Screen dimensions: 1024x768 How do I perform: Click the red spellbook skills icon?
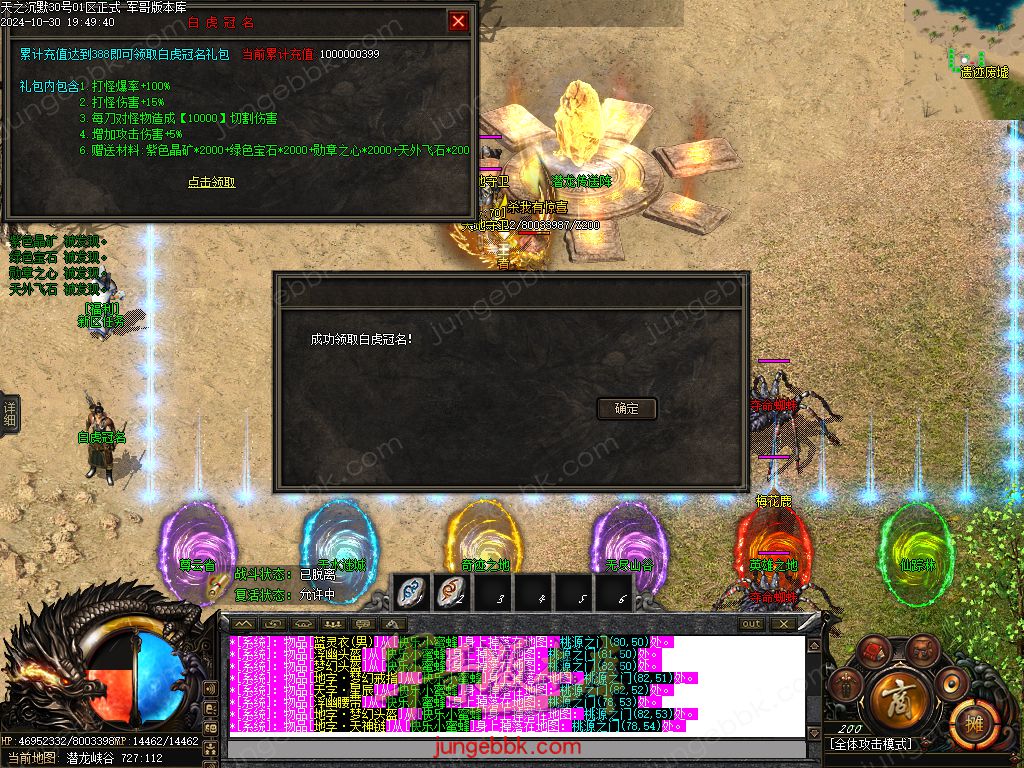(876, 651)
